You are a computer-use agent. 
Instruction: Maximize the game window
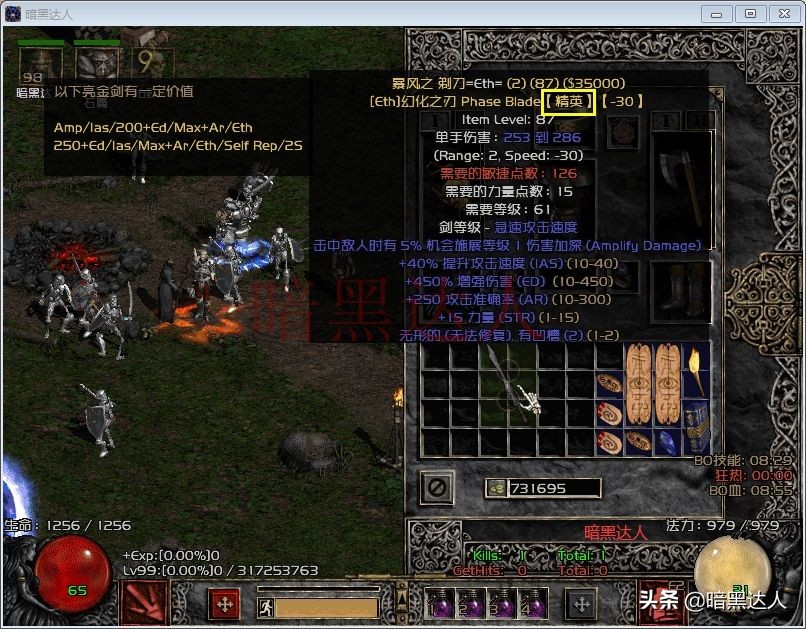(751, 13)
